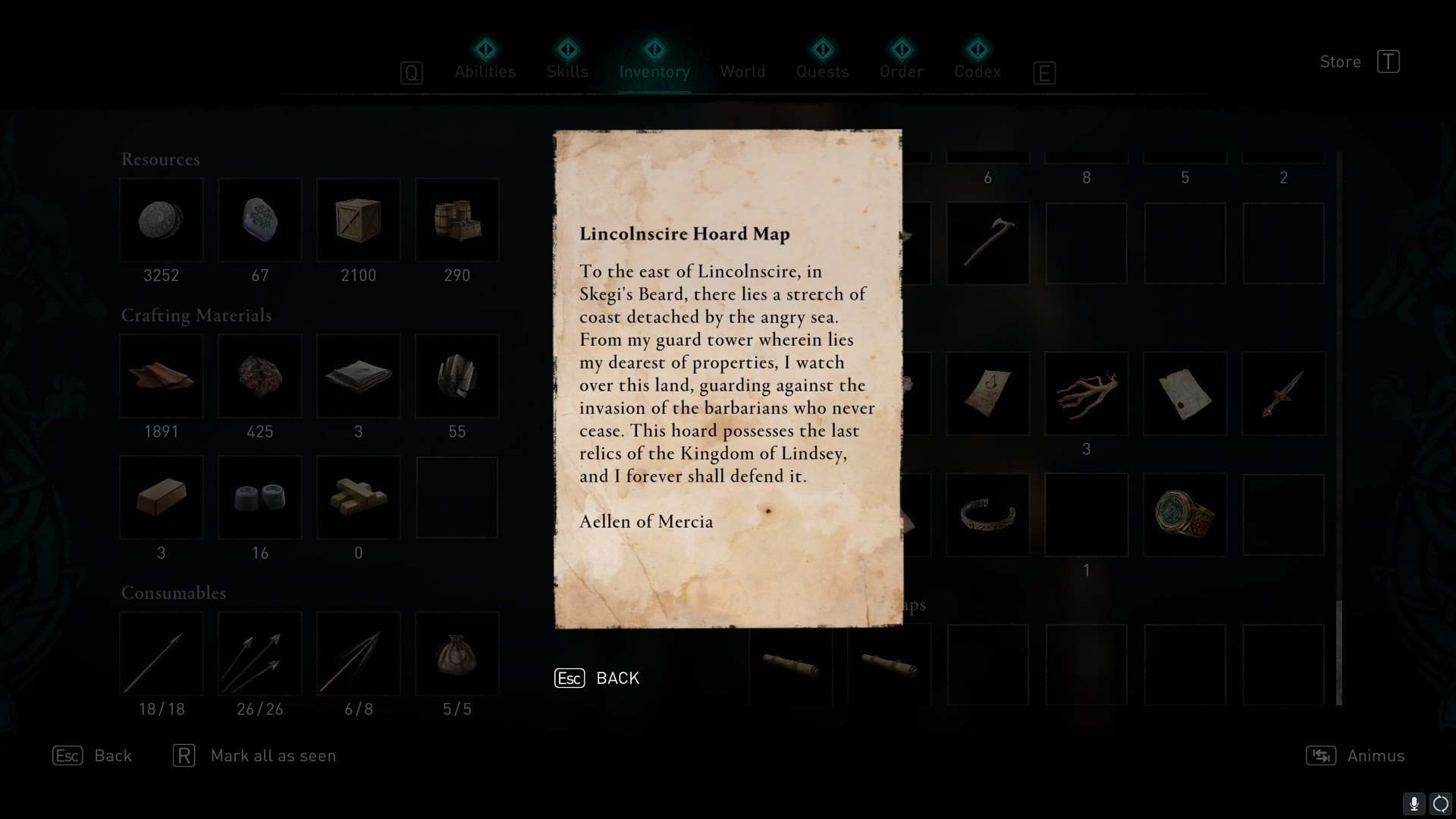This screenshot has height=819, width=1456.
Task: Pick the arrow quiver with 26 arrows
Action: tap(260, 654)
